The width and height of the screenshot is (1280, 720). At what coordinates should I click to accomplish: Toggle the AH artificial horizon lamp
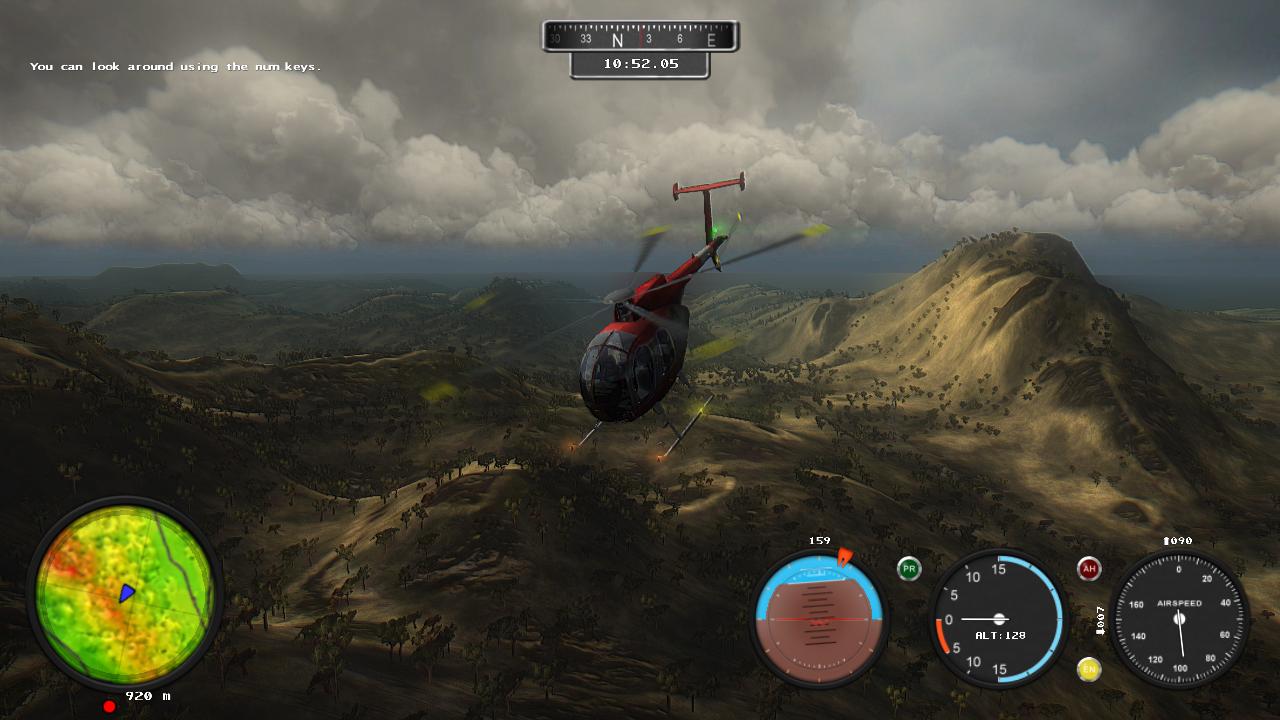tap(1089, 566)
